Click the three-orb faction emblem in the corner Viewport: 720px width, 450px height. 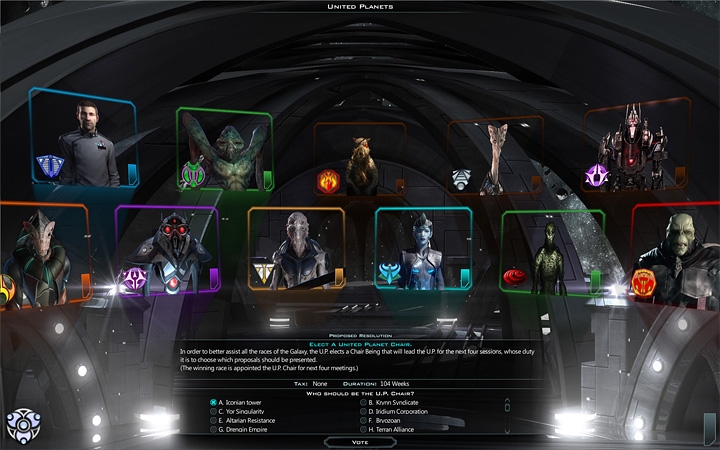point(22,424)
